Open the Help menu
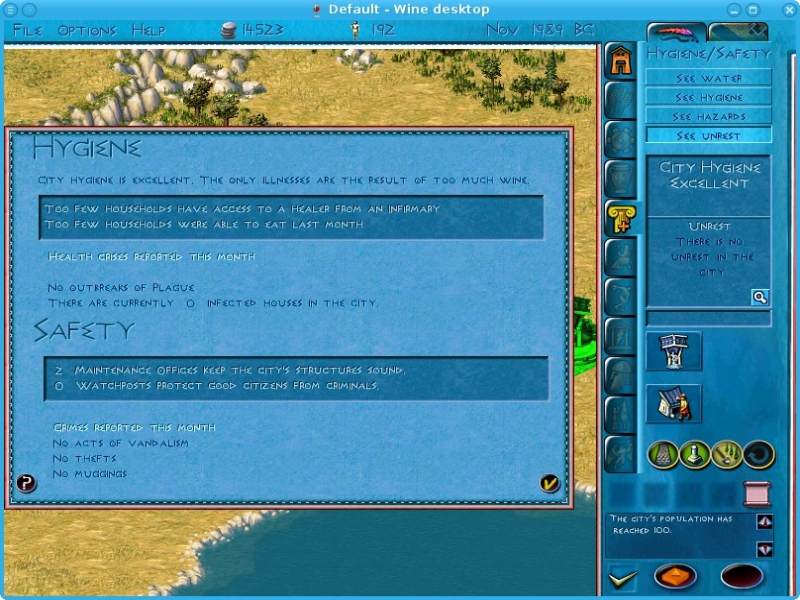800x600 pixels. tap(148, 30)
